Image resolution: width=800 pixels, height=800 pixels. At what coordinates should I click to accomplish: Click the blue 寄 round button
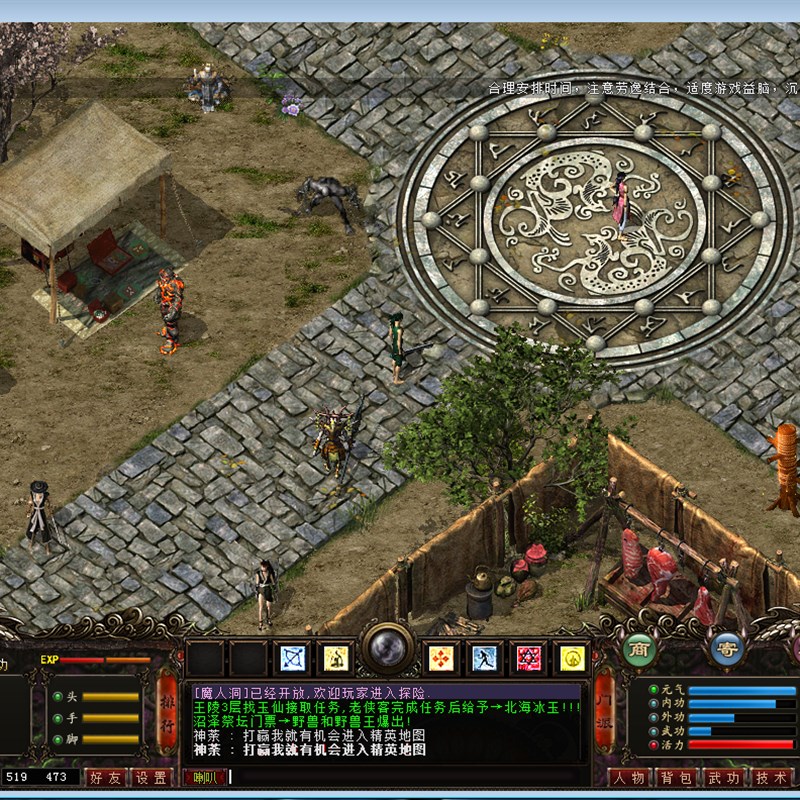727,649
